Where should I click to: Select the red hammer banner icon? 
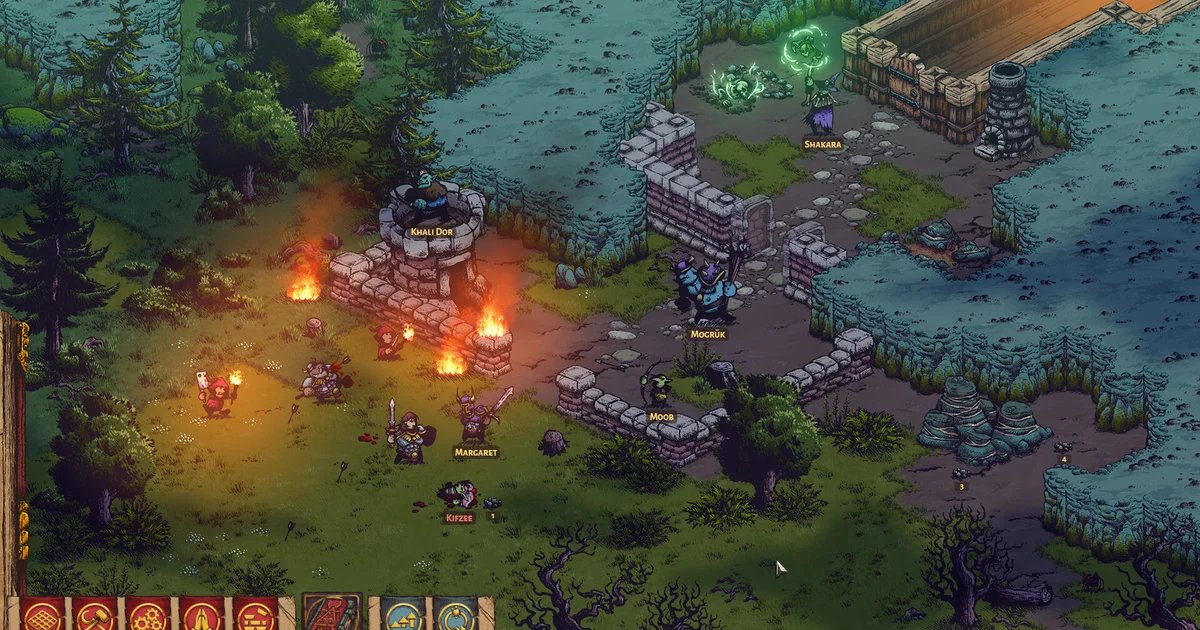coord(95,614)
